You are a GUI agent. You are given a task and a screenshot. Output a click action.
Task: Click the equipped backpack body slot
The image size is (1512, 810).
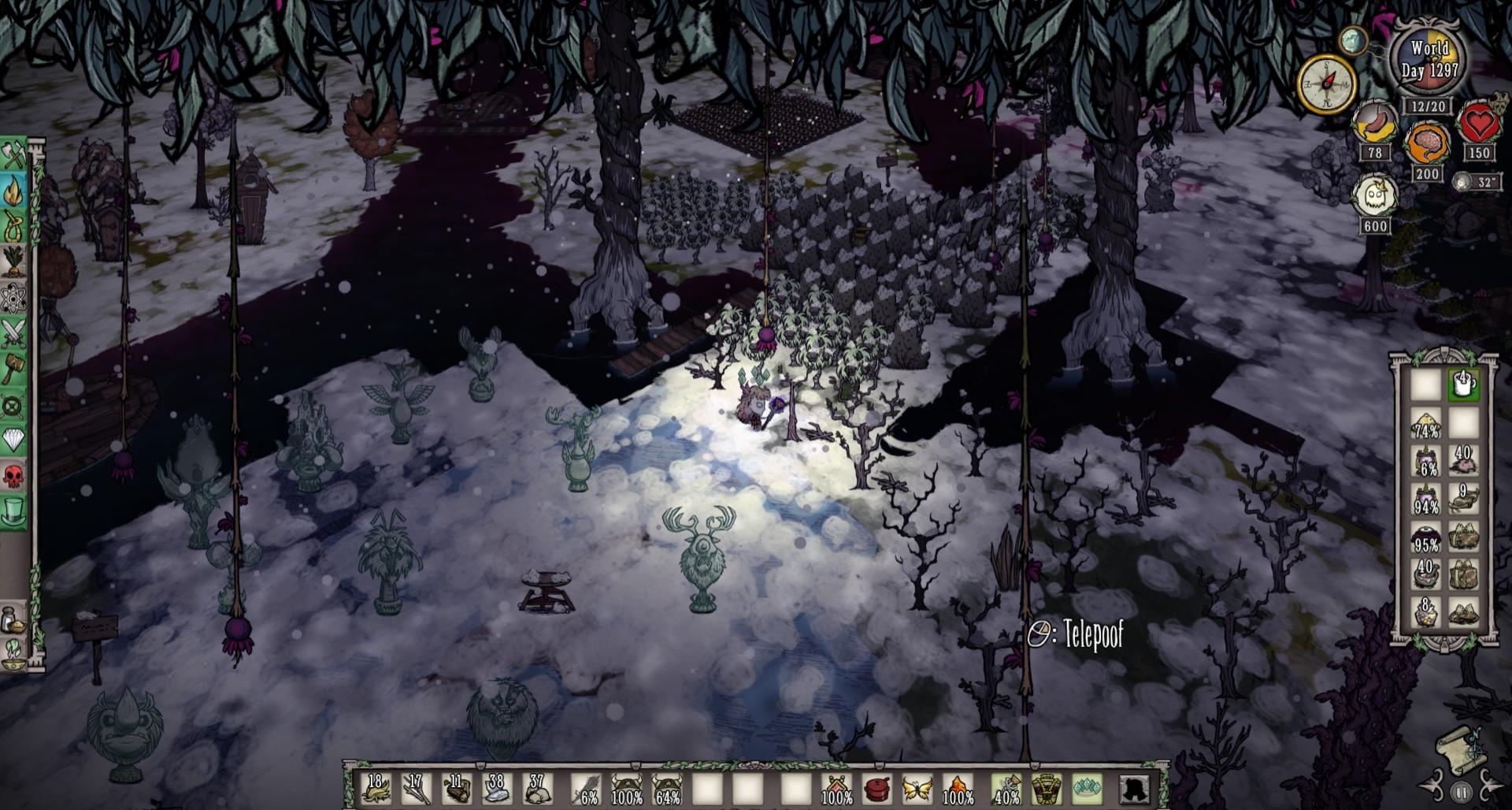(x=1046, y=789)
